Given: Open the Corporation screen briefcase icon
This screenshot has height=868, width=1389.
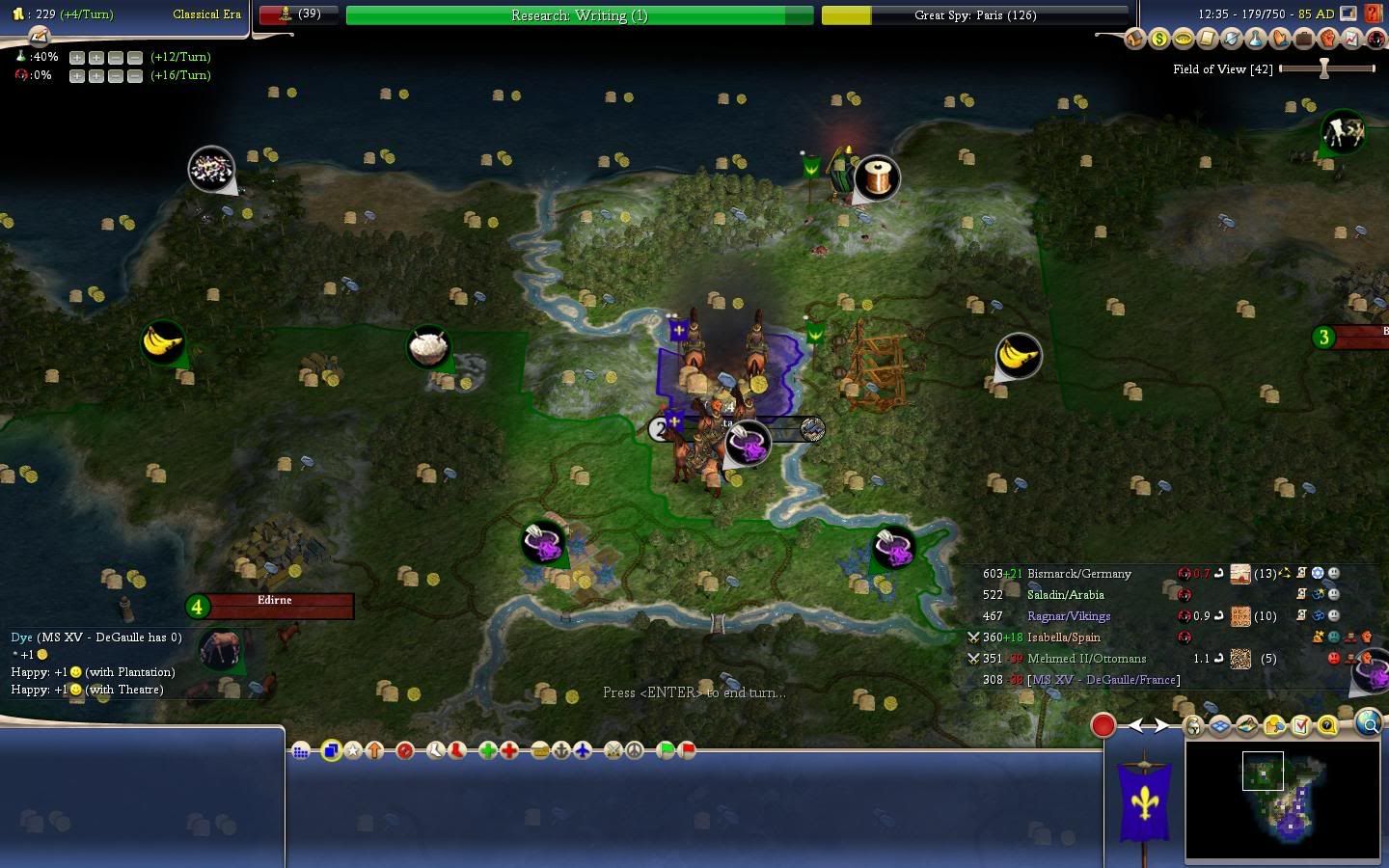Looking at the screenshot, I should (x=1303, y=39).
